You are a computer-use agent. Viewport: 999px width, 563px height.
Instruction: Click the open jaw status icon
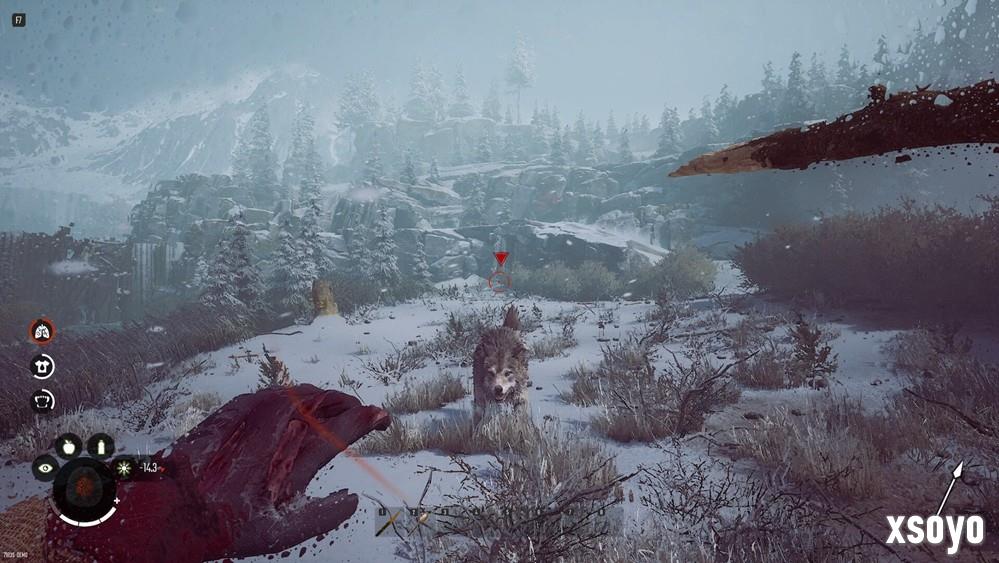(42, 400)
